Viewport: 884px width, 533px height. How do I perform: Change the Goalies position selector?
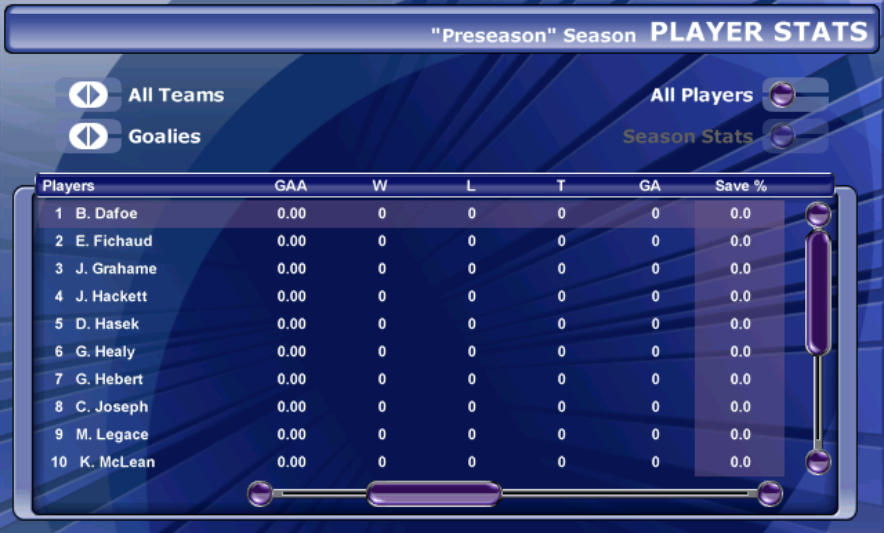(88, 136)
